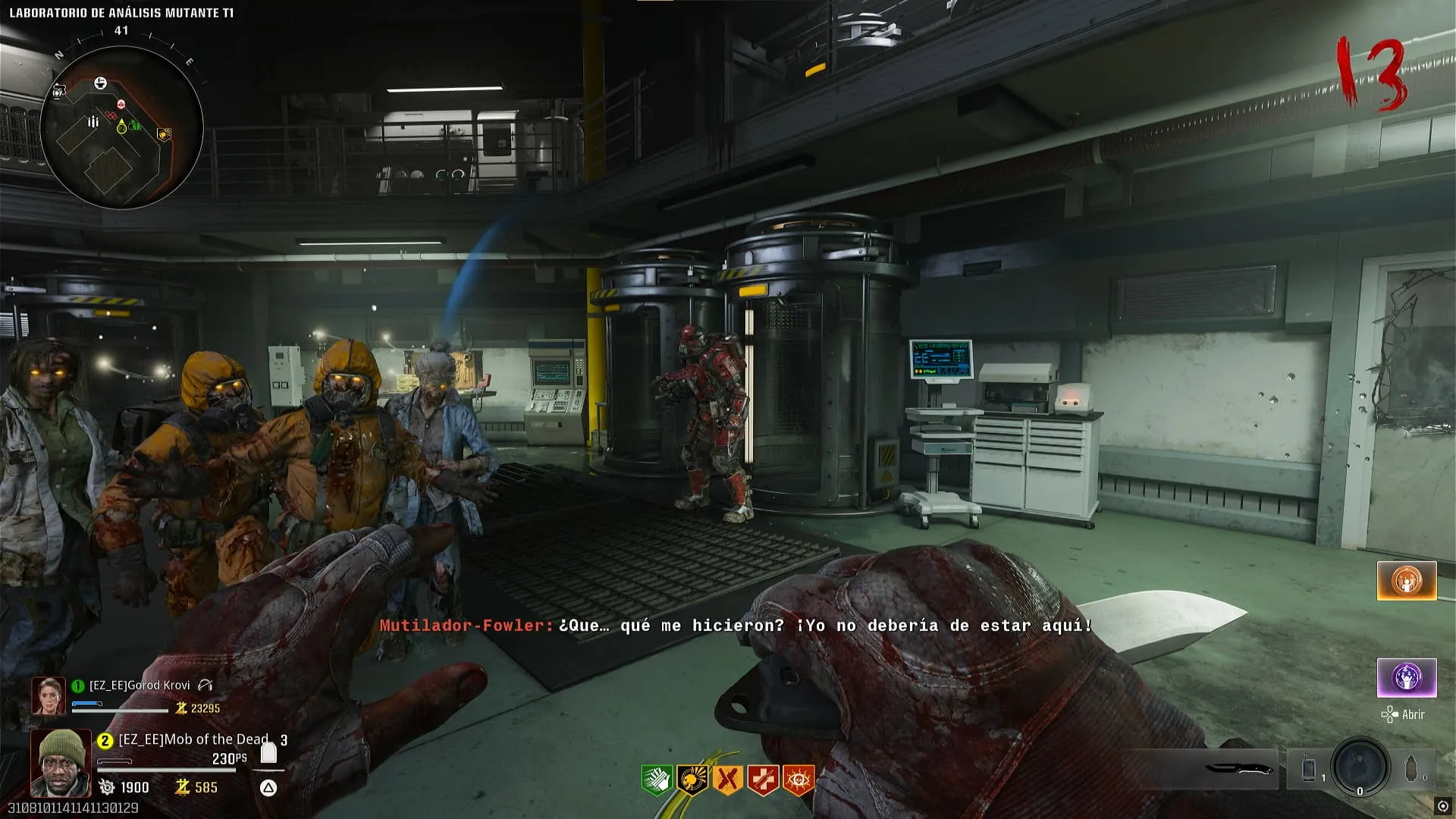1456x819 pixels.
Task: Activate the purple GobbleGum slot
Action: click(x=1407, y=677)
